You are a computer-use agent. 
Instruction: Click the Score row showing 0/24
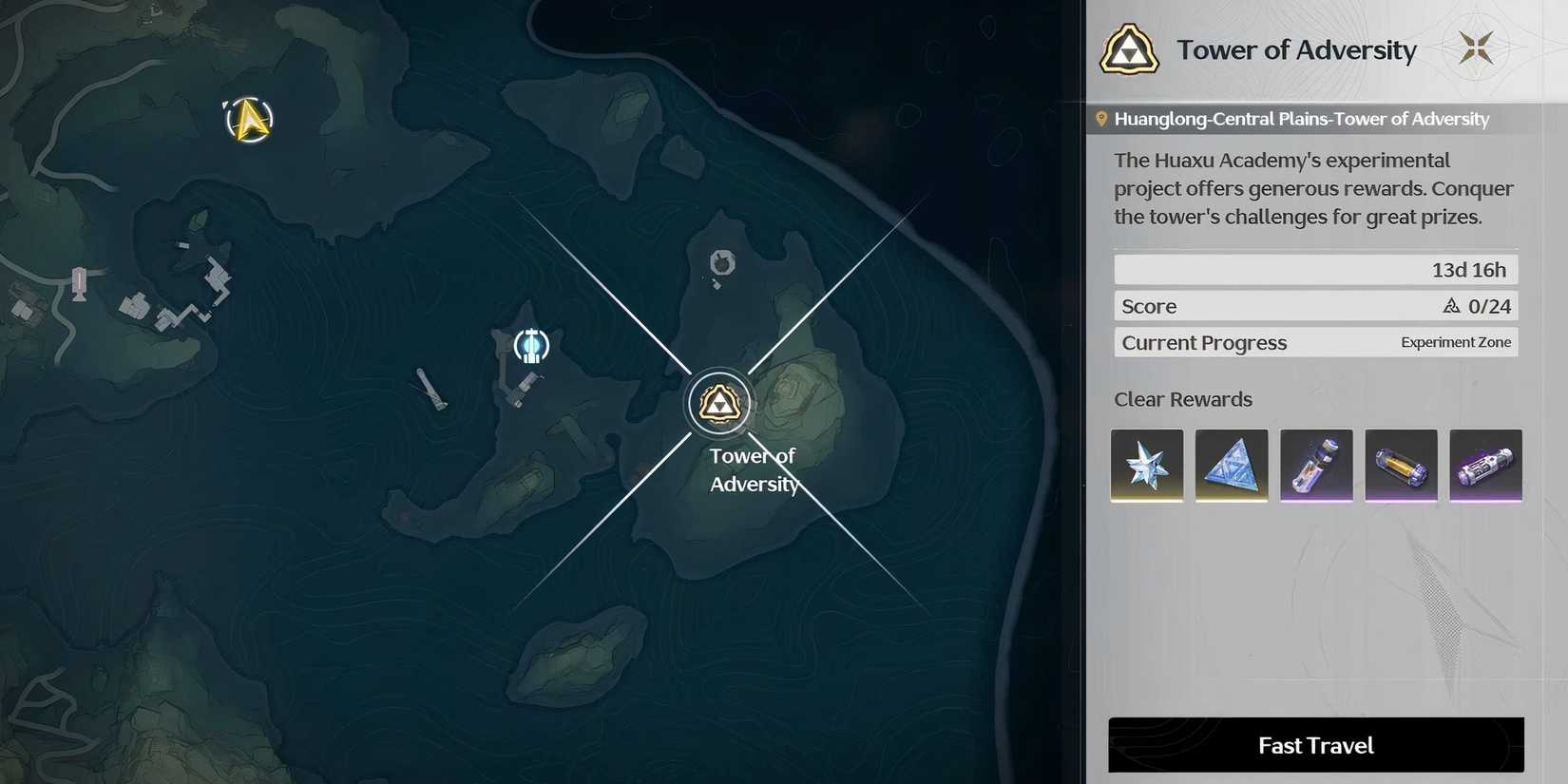coord(1314,306)
